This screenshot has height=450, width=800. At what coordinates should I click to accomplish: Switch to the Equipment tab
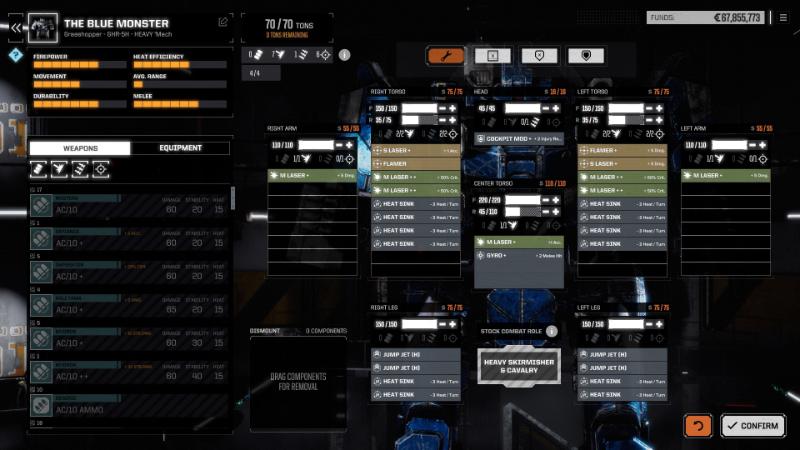point(180,148)
